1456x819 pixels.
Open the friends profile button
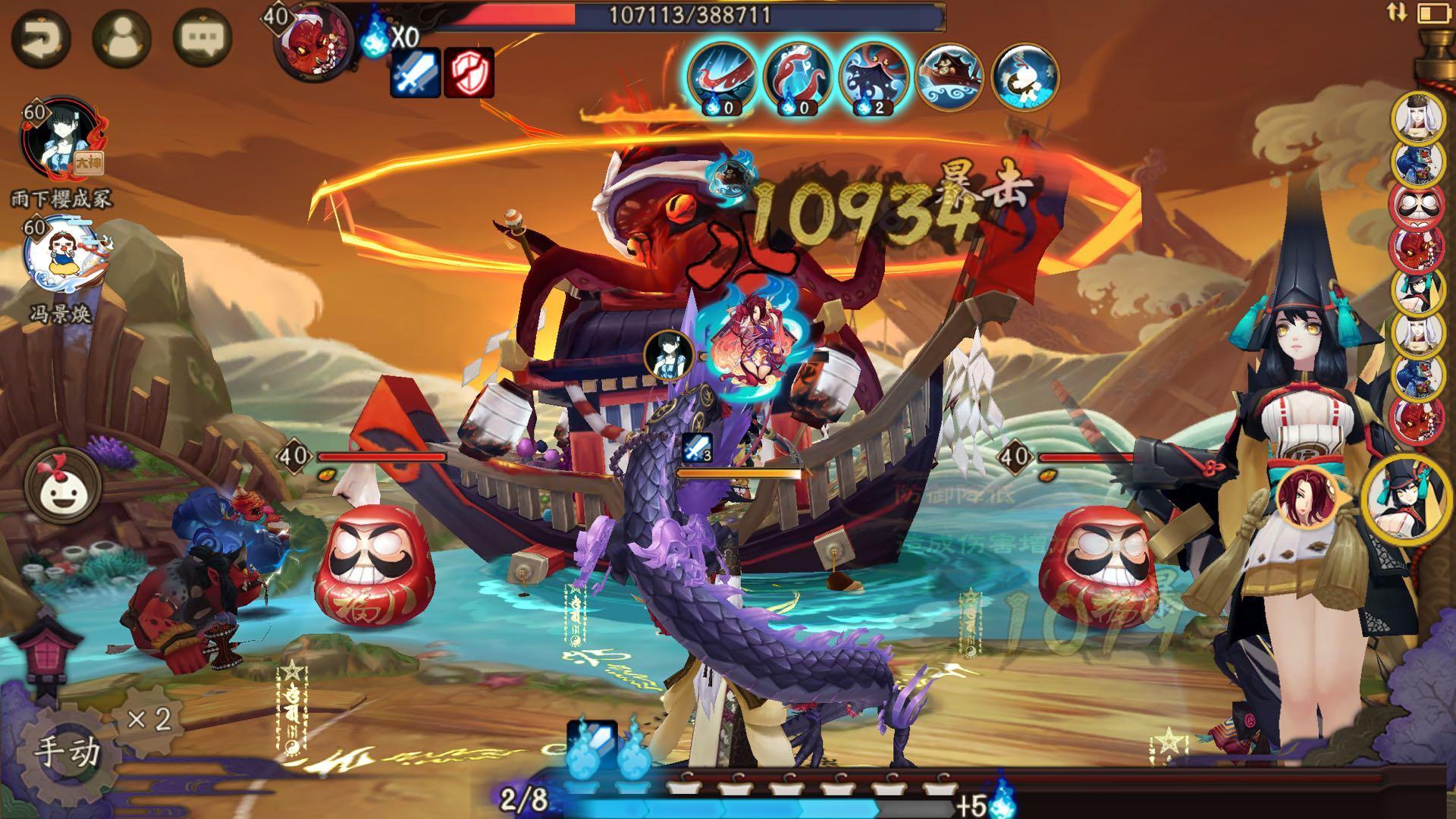tap(121, 38)
